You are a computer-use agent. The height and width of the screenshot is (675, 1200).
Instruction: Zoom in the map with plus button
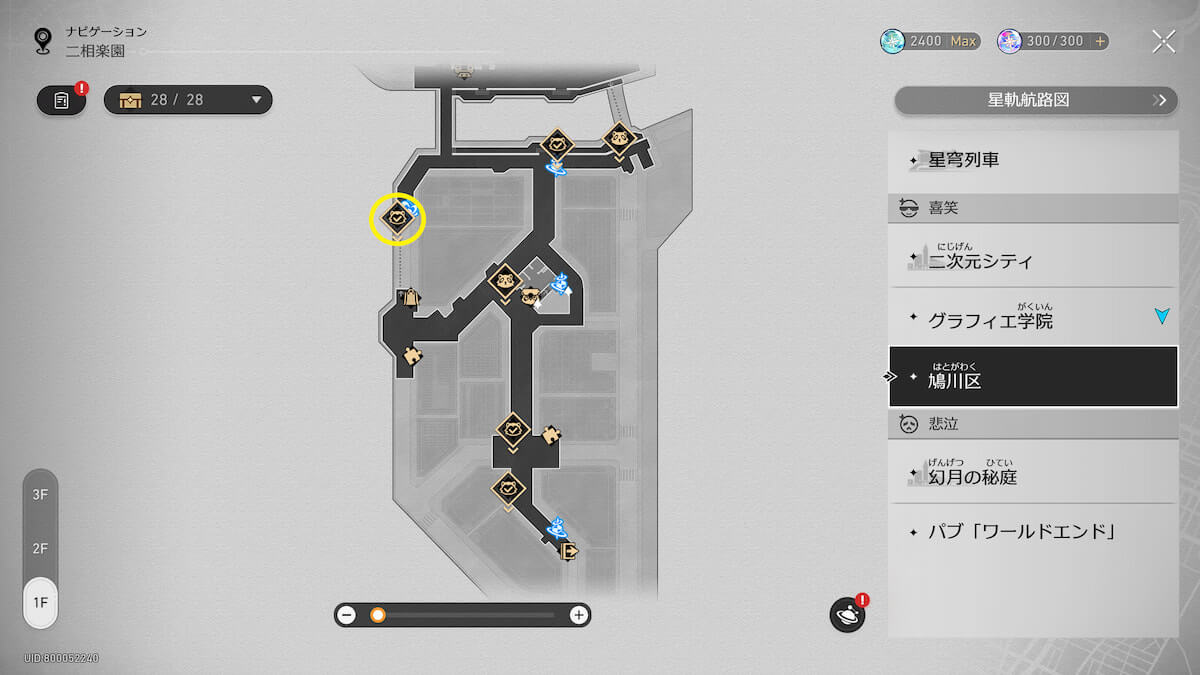coord(578,615)
